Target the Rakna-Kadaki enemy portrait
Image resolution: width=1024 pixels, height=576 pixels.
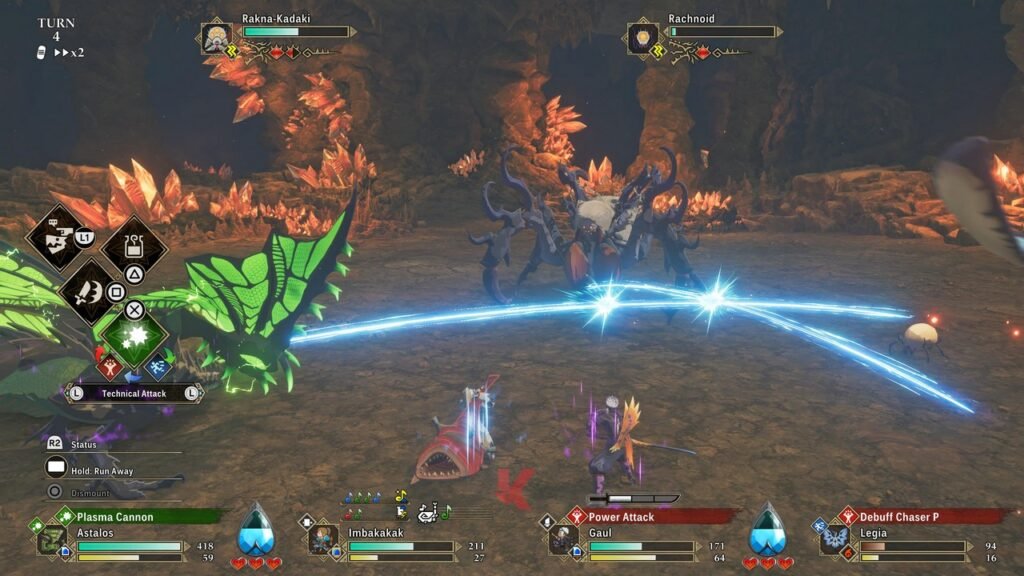click(x=218, y=39)
